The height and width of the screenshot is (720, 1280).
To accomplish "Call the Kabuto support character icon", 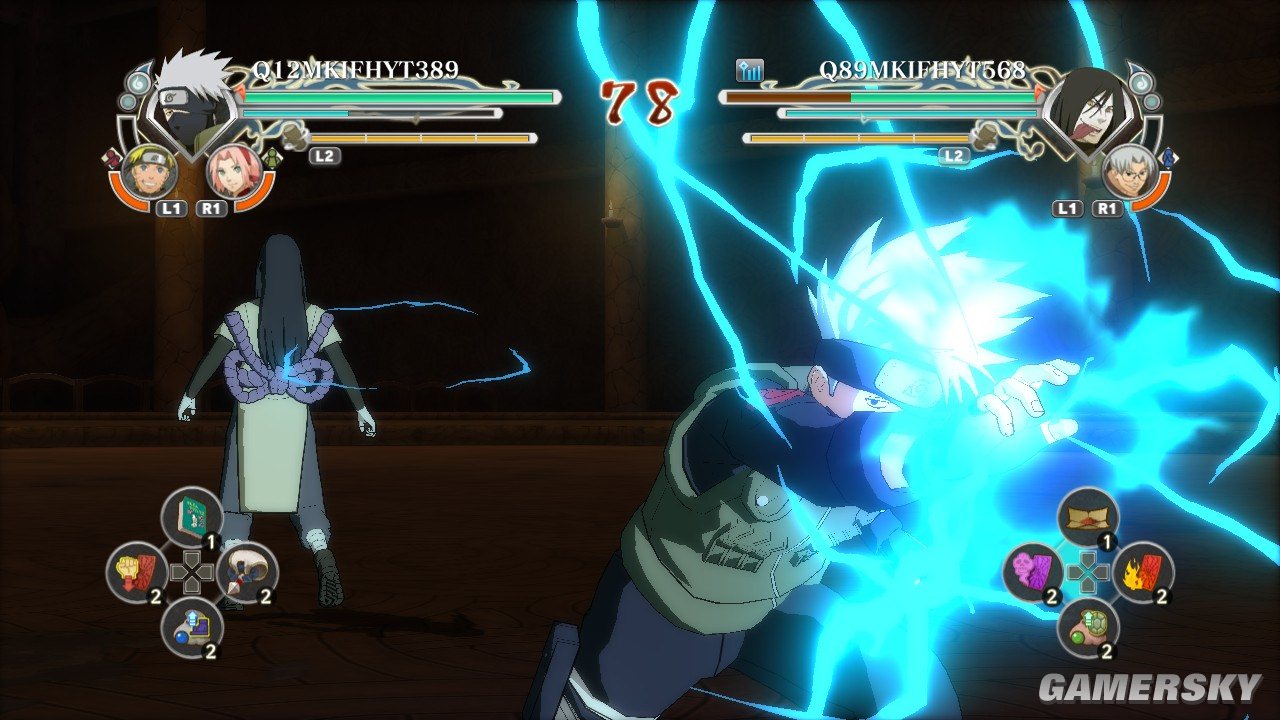I will click(1128, 171).
